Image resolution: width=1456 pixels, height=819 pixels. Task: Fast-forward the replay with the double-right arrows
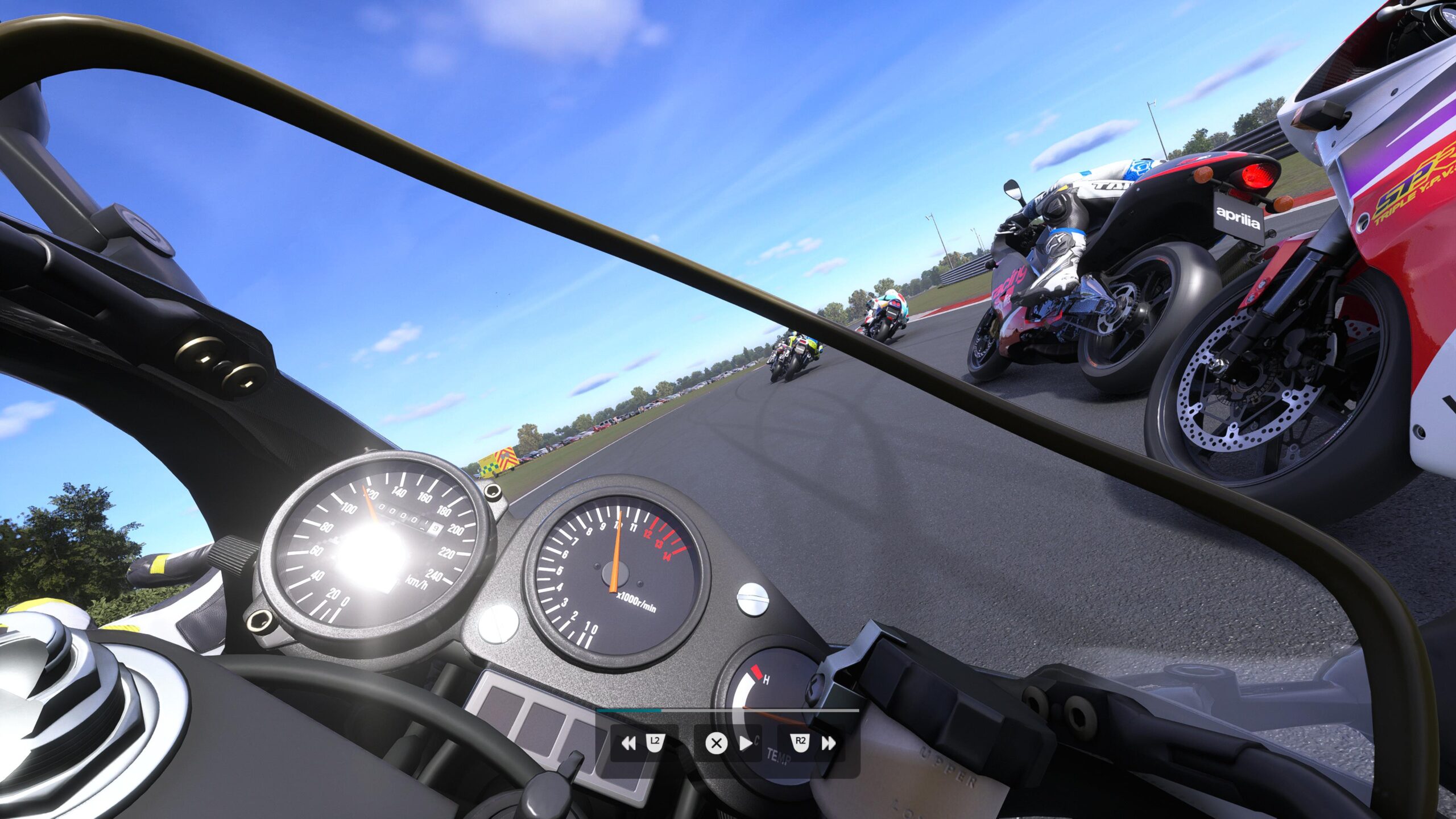point(829,743)
